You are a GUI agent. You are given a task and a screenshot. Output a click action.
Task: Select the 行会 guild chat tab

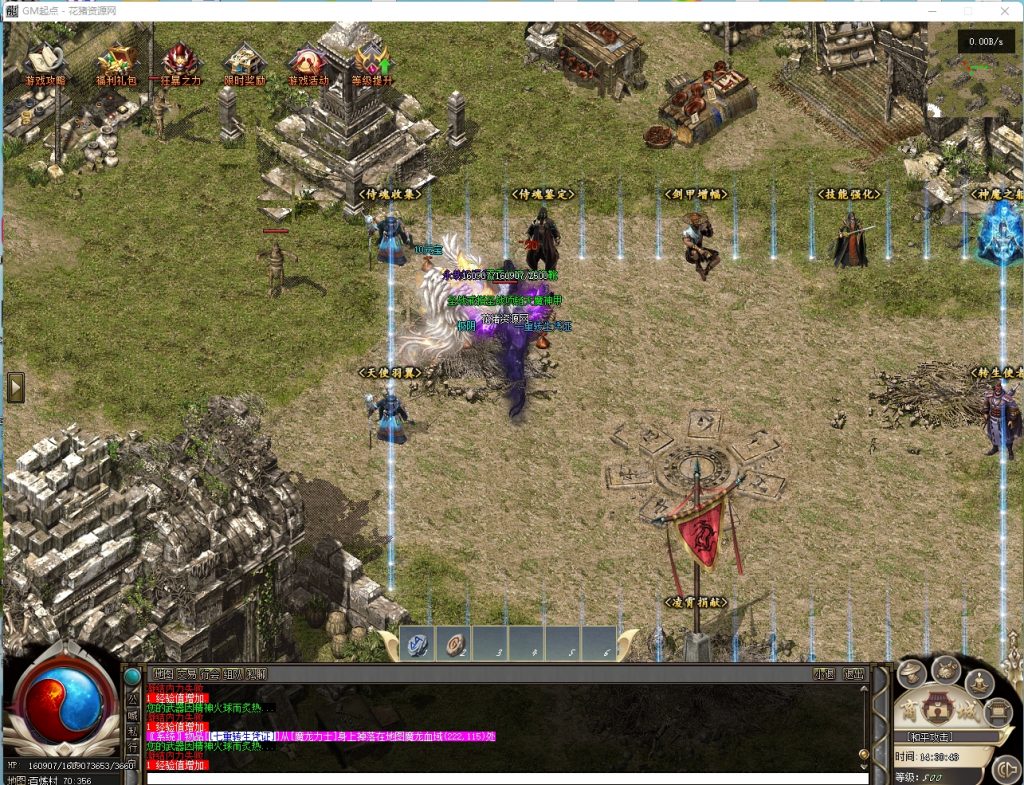click(209, 674)
